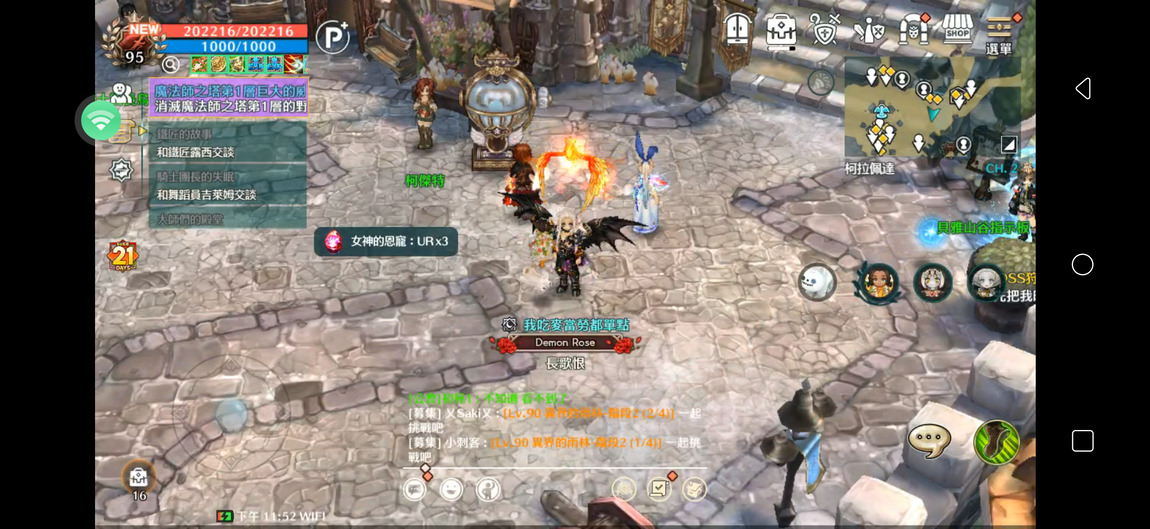Open the wardrobe closet icon
The height and width of the screenshot is (529, 1150).
tap(738, 29)
